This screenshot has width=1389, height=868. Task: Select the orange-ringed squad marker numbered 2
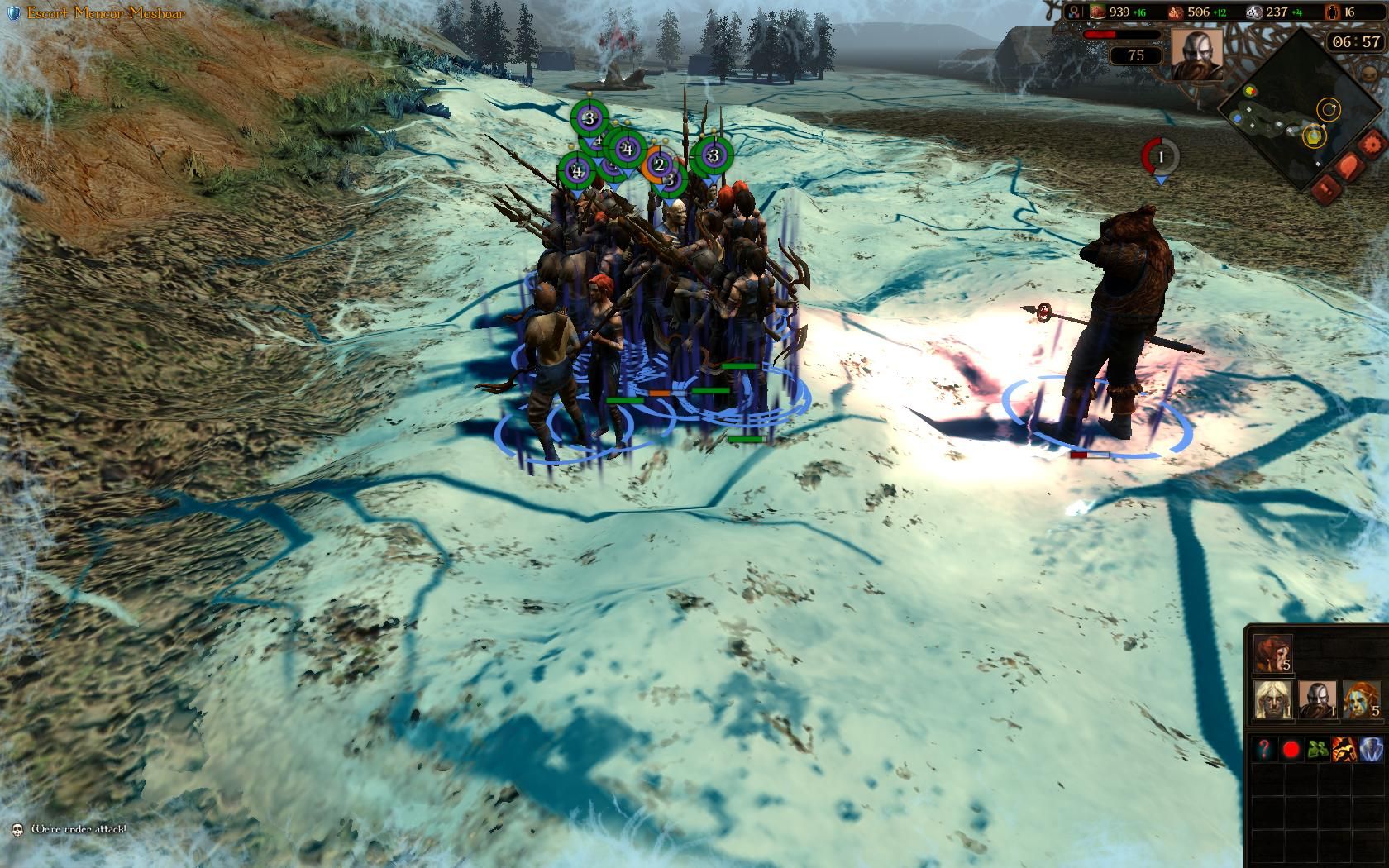coord(659,165)
